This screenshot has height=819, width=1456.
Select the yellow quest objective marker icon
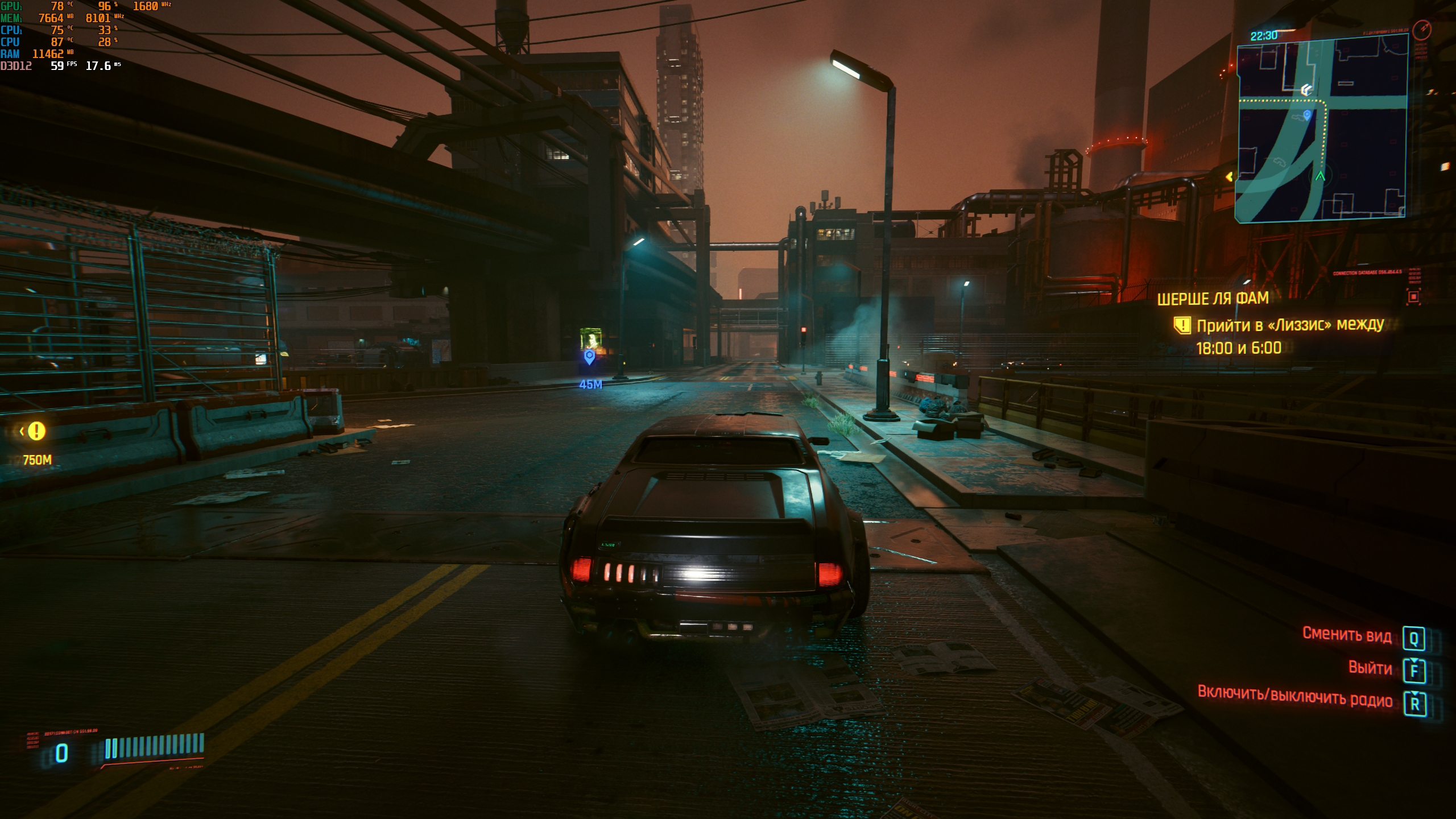(x=1182, y=325)
